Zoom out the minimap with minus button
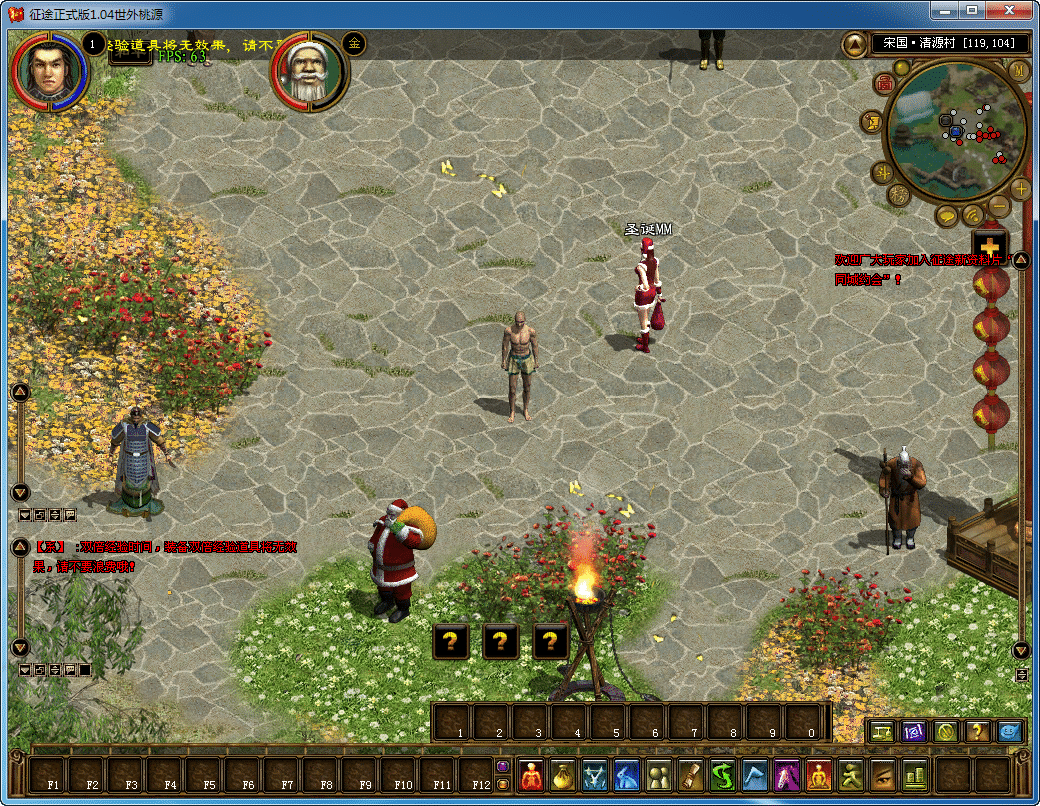The width and height of the screenshot is (1040, 806). point(999,207)
